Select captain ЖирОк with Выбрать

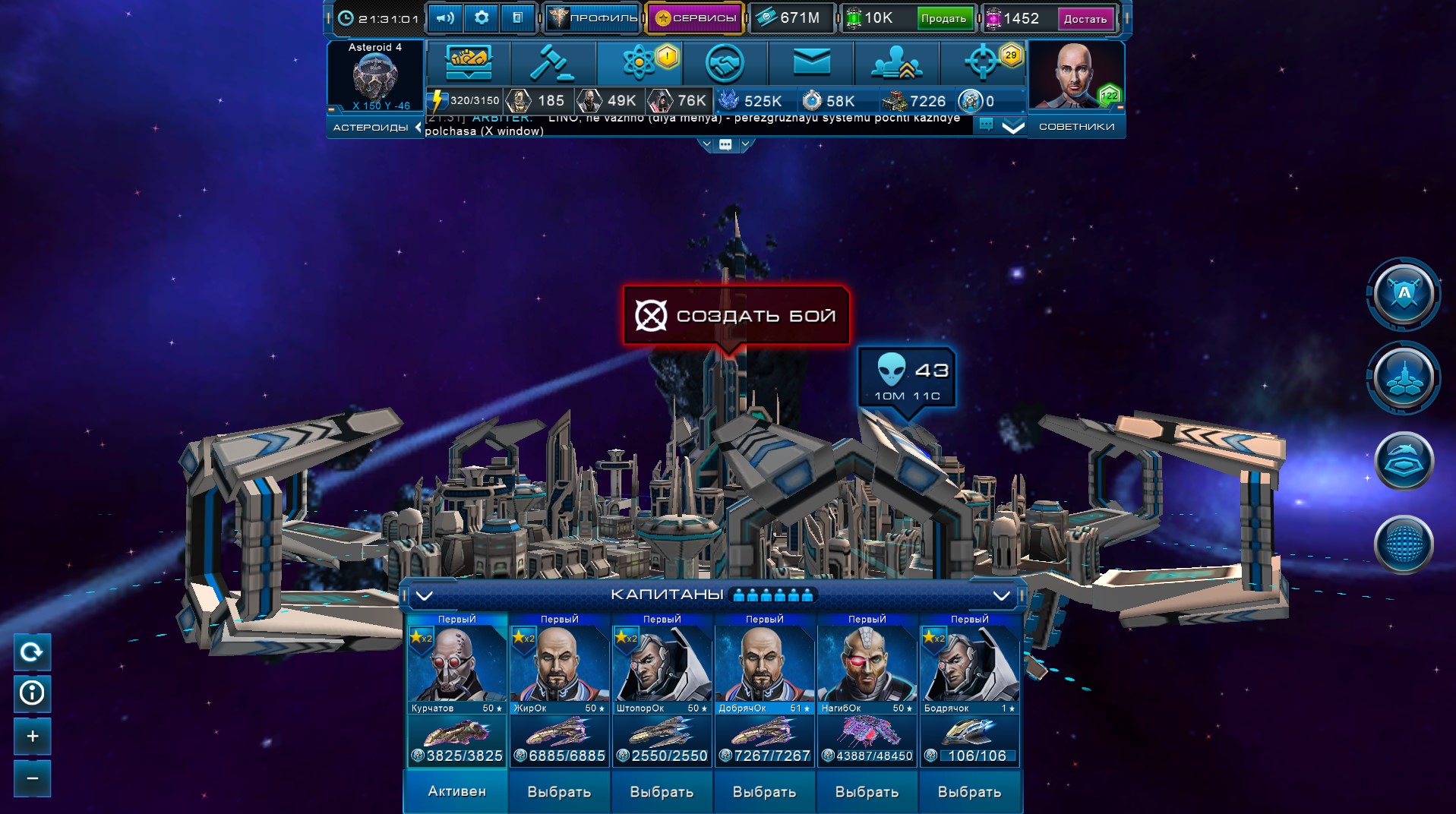pos(559,792)
